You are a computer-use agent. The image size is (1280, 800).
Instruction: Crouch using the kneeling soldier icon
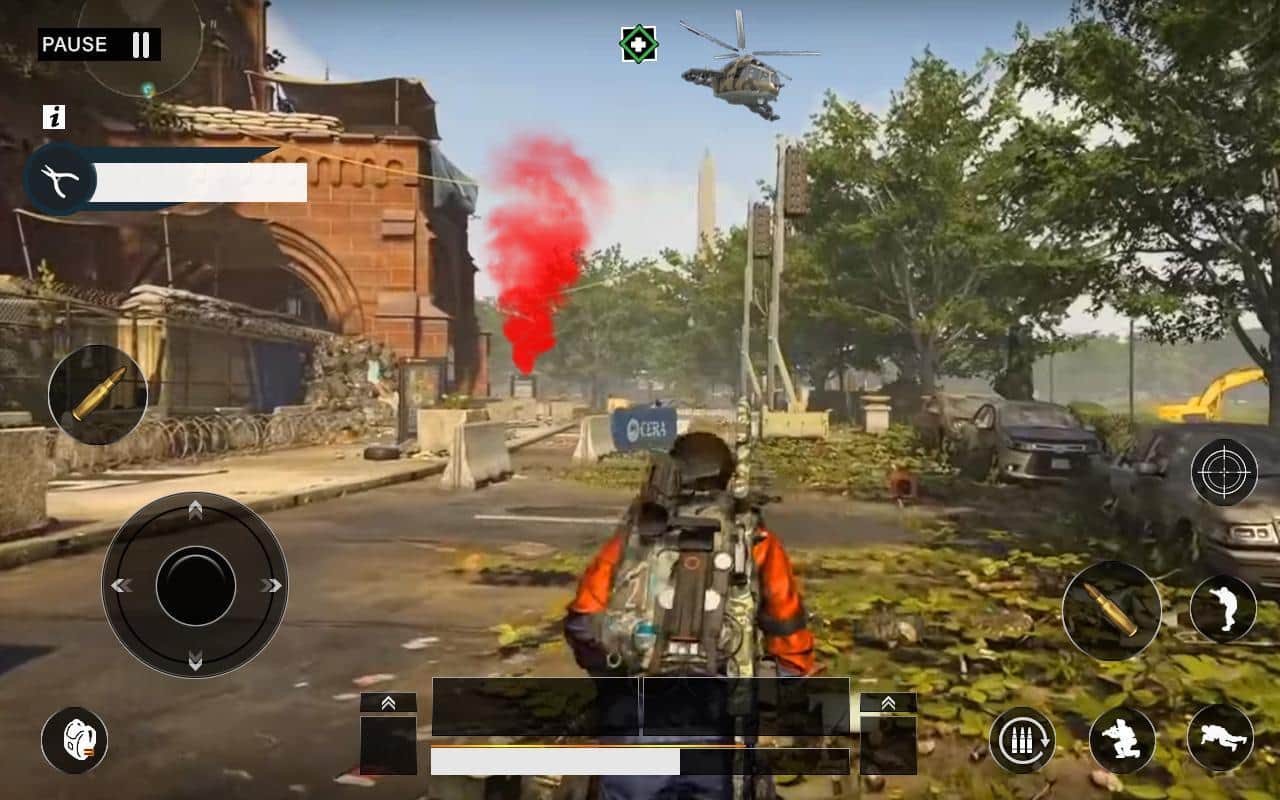tap(1122, 740)
